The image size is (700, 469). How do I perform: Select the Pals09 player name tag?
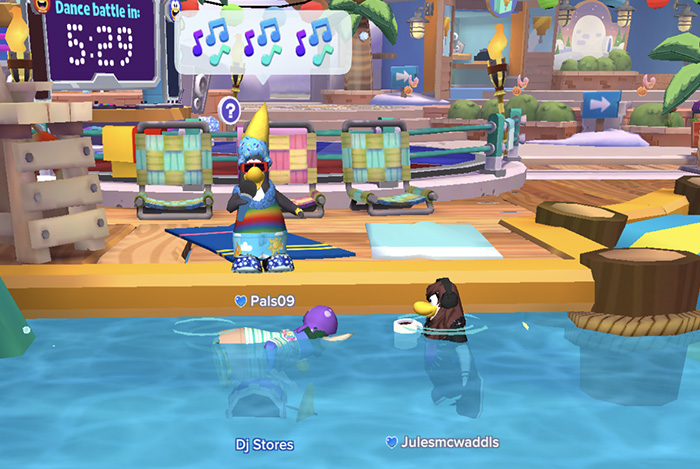pos(265,300)
